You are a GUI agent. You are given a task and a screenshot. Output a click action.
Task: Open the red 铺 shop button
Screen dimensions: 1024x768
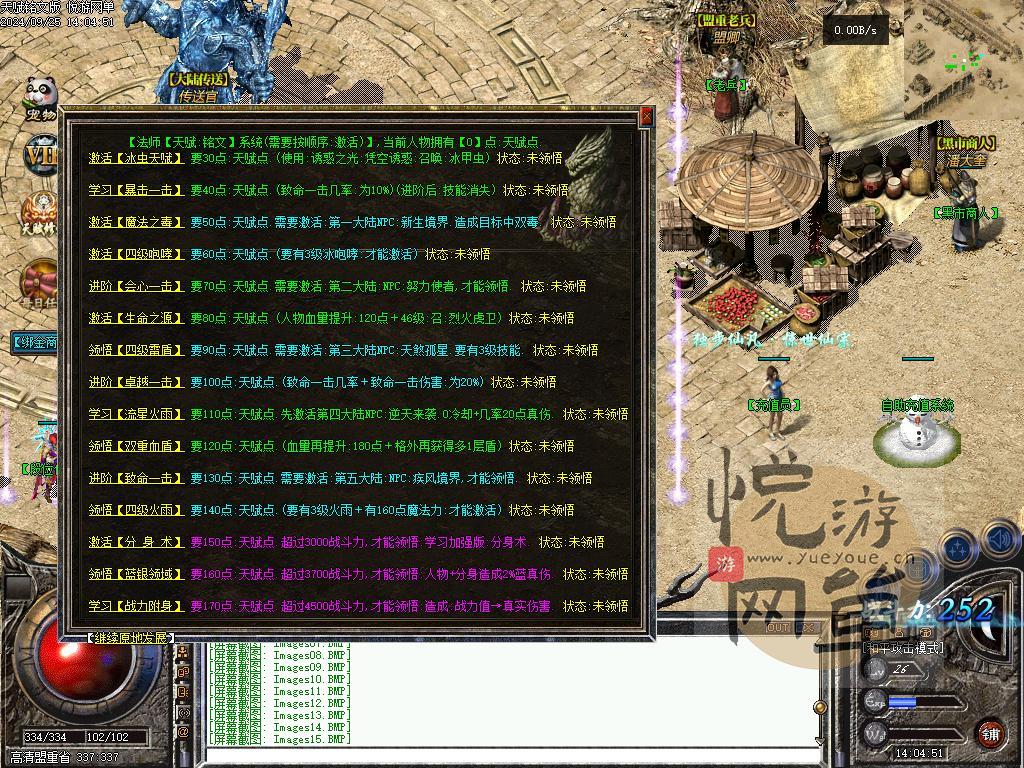(x=989, y=732)
